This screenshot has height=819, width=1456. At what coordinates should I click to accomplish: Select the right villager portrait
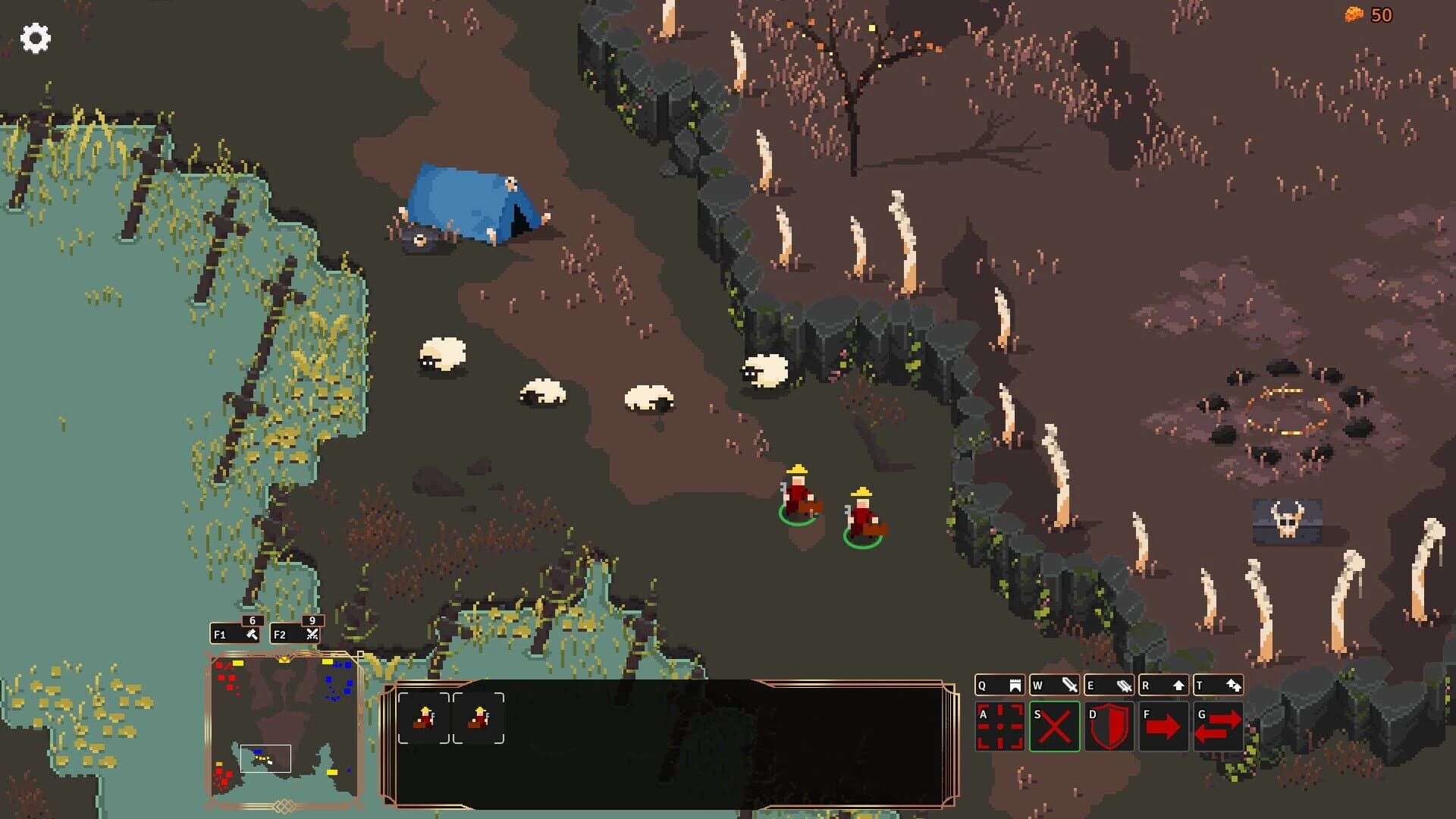tap(480, 719)
